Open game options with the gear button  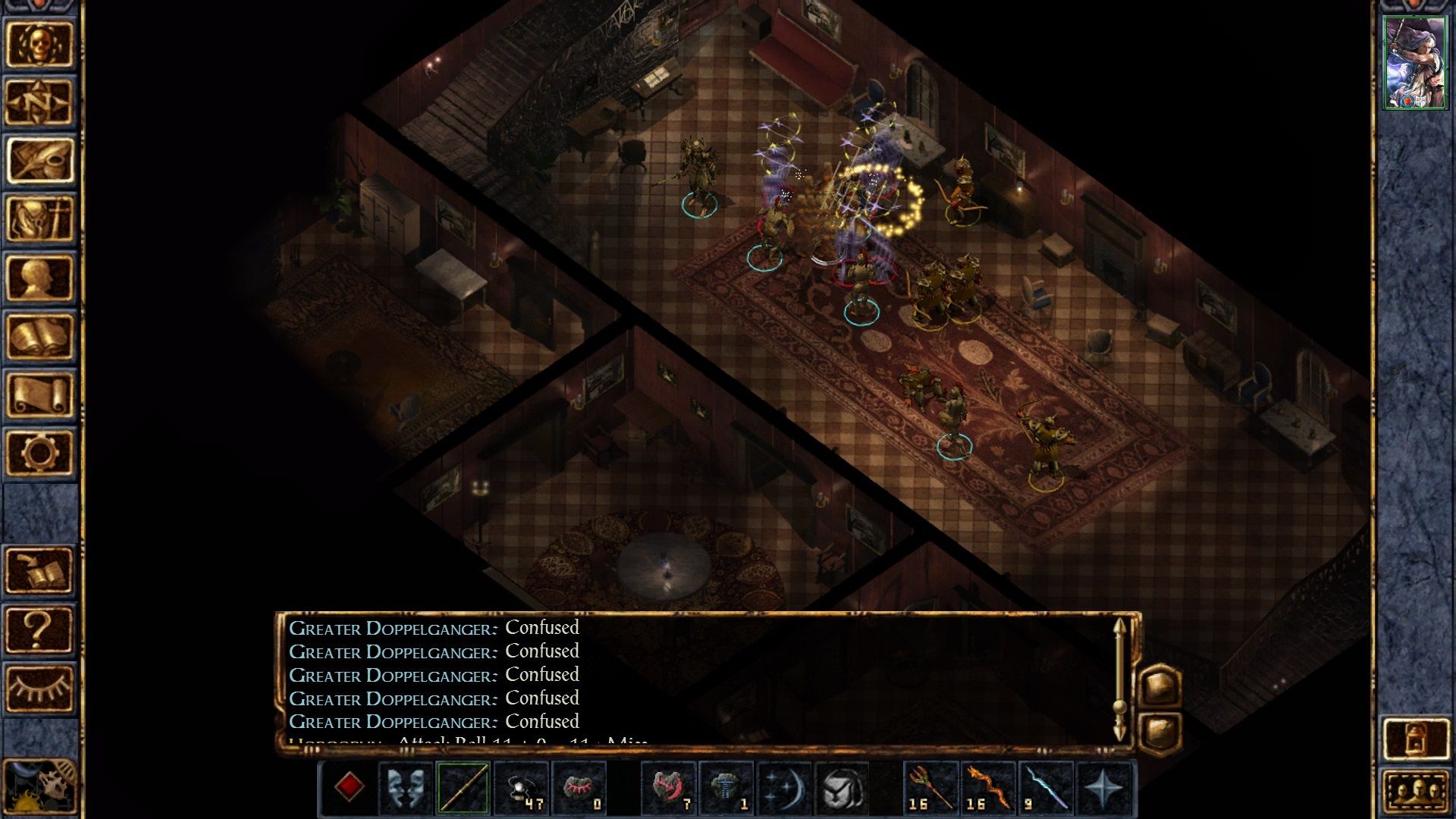click(x=39, y=453)
